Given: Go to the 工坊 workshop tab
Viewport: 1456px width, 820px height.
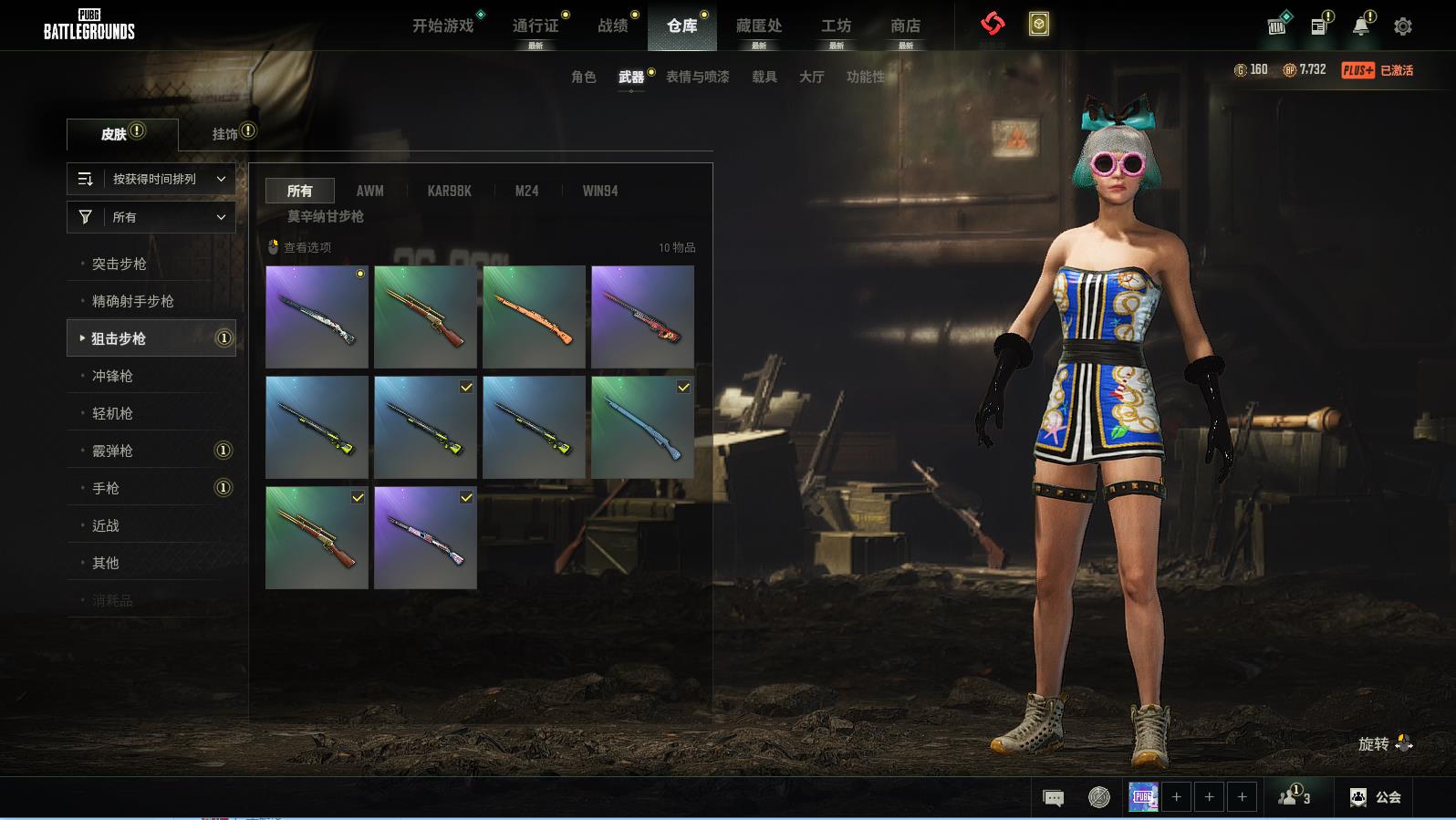Looking at the screenshot, I should coord(836,26).
